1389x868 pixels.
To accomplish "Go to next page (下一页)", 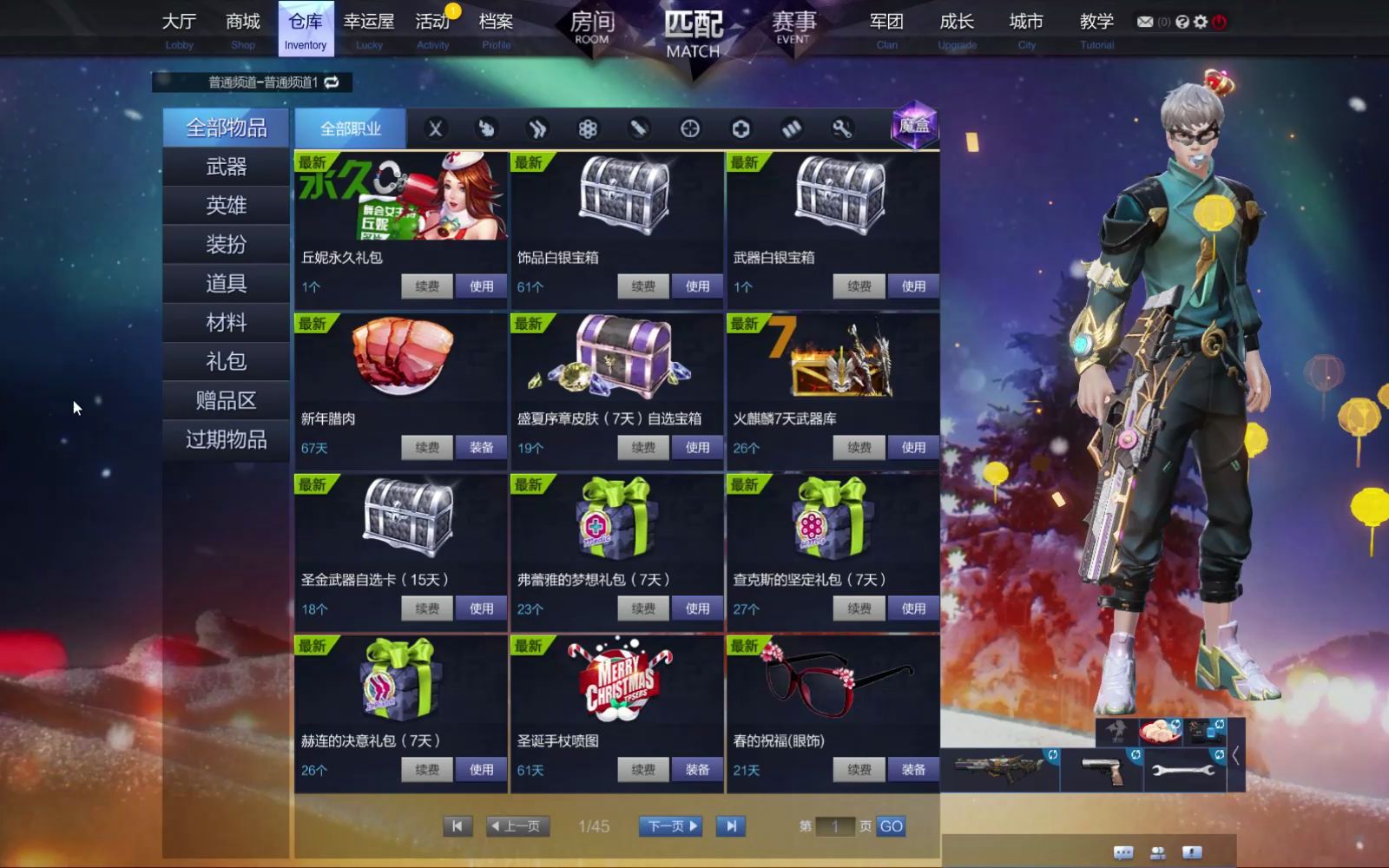I will 671,826.
